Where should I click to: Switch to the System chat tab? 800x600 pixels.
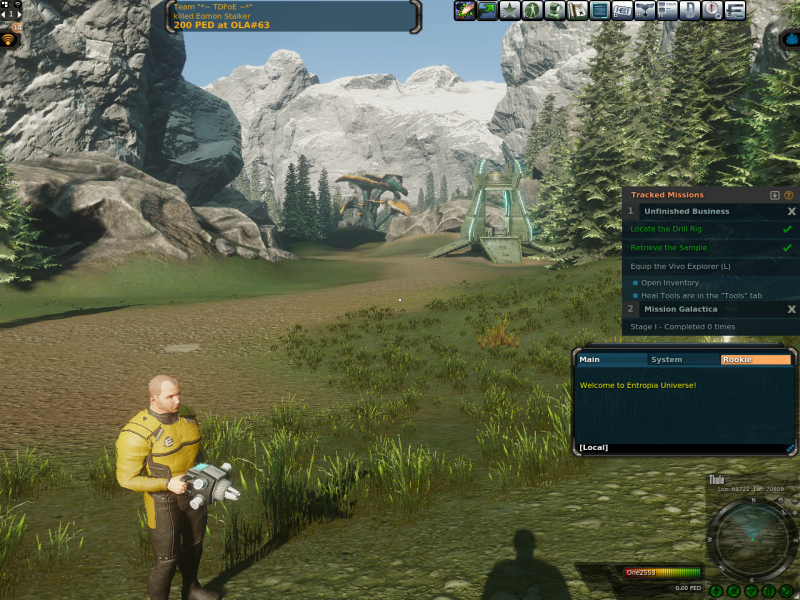coord(667,360)
